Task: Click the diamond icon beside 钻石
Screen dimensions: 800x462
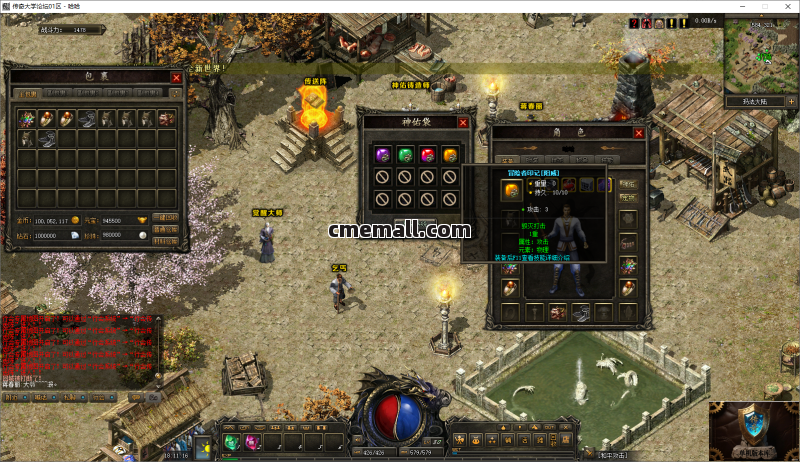Action: point(76,234)
